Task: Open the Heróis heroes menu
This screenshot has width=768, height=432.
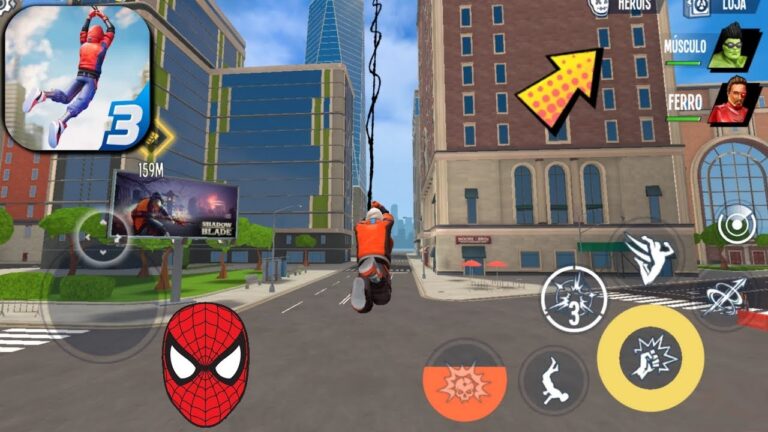Action: coord(625,6)
